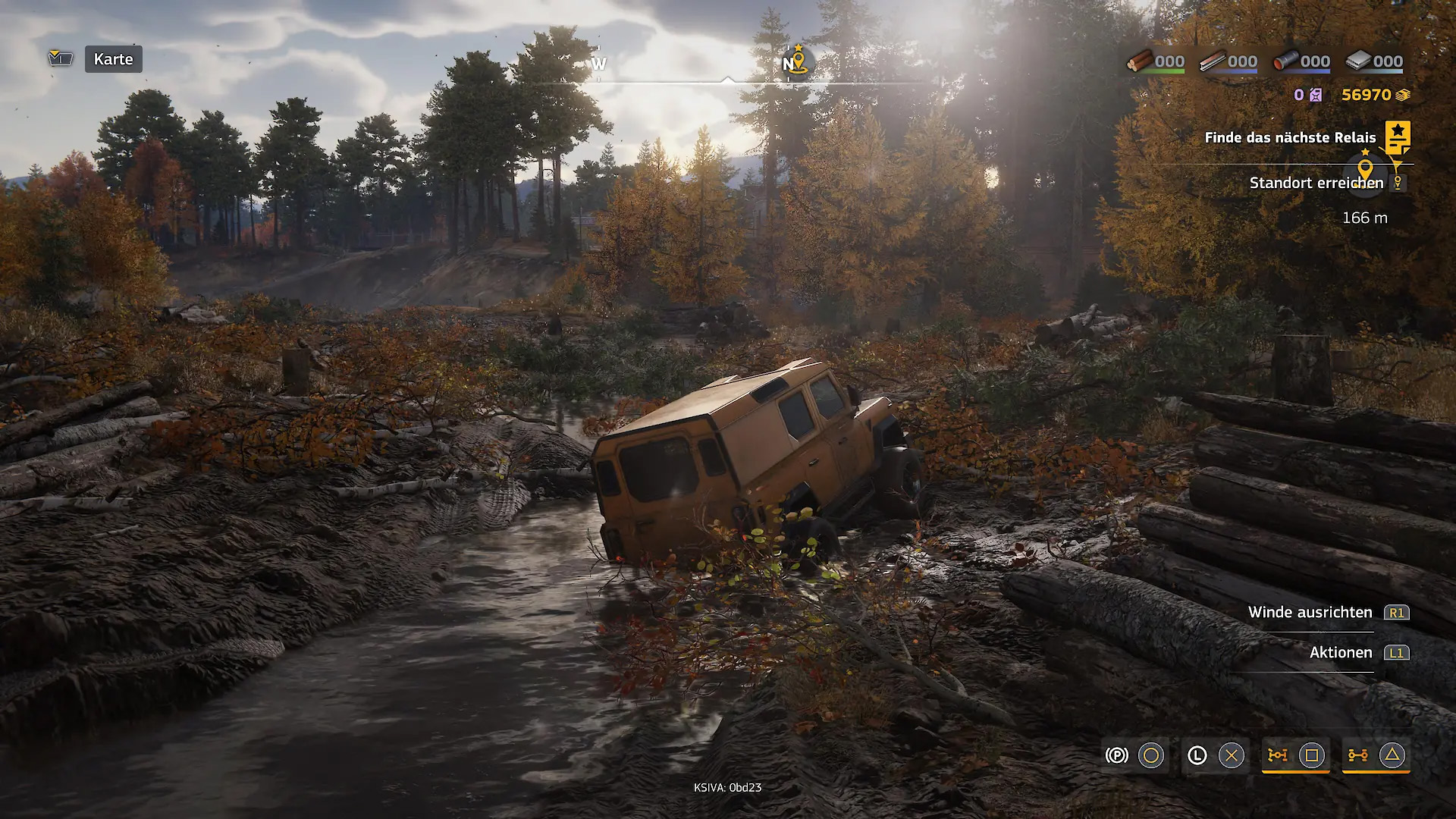The height and width of the screenshot is (819, 1456).
Task: Click the objective marker on the compass
Action: pyautogui.click(x=797, y=61)
